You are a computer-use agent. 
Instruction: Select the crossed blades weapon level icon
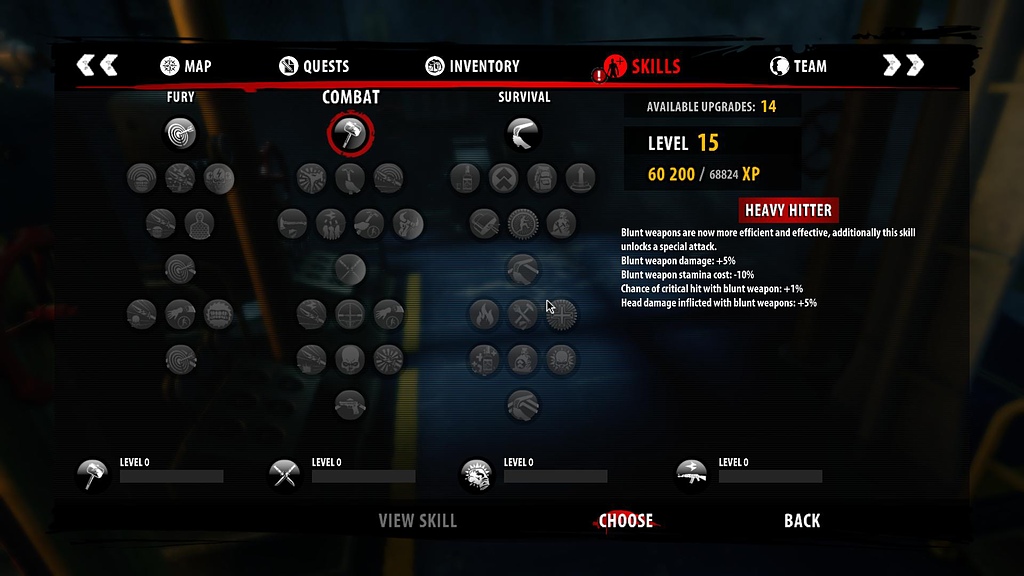click(x=285, y=473)
